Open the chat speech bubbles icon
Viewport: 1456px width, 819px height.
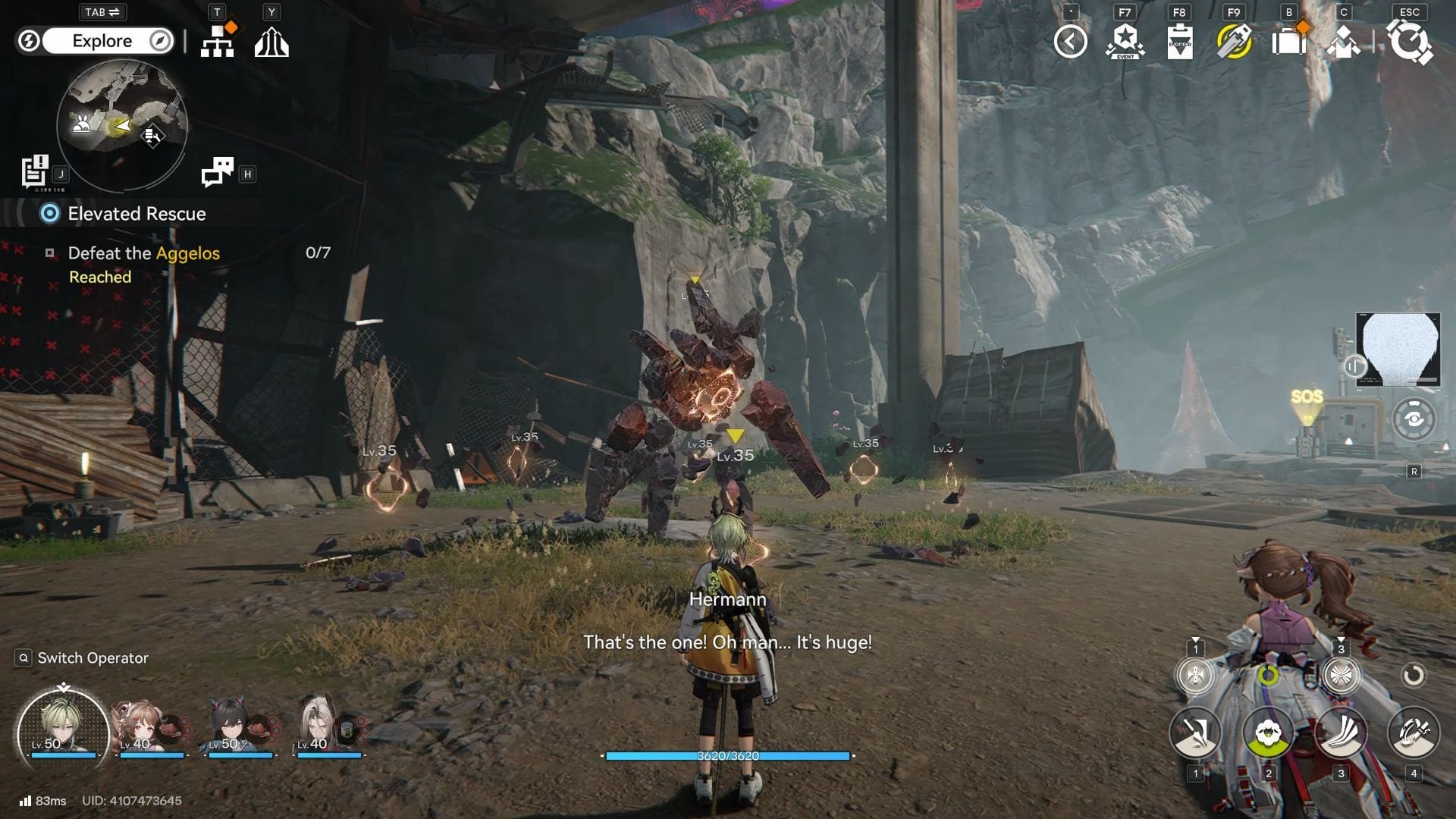click(218, 172)
